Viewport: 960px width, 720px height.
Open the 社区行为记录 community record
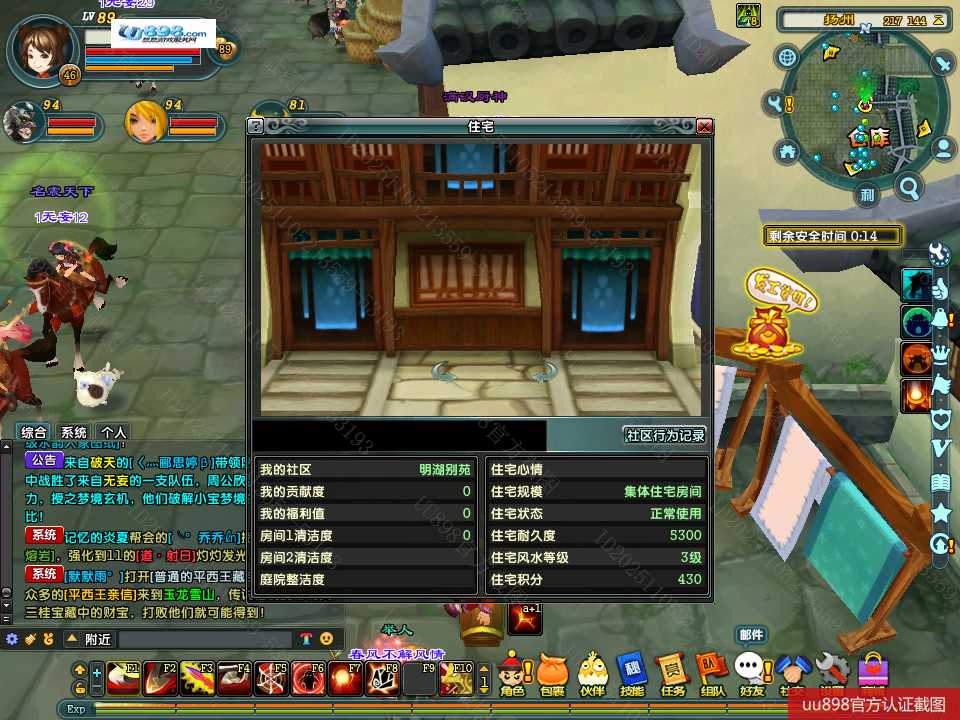665,435
